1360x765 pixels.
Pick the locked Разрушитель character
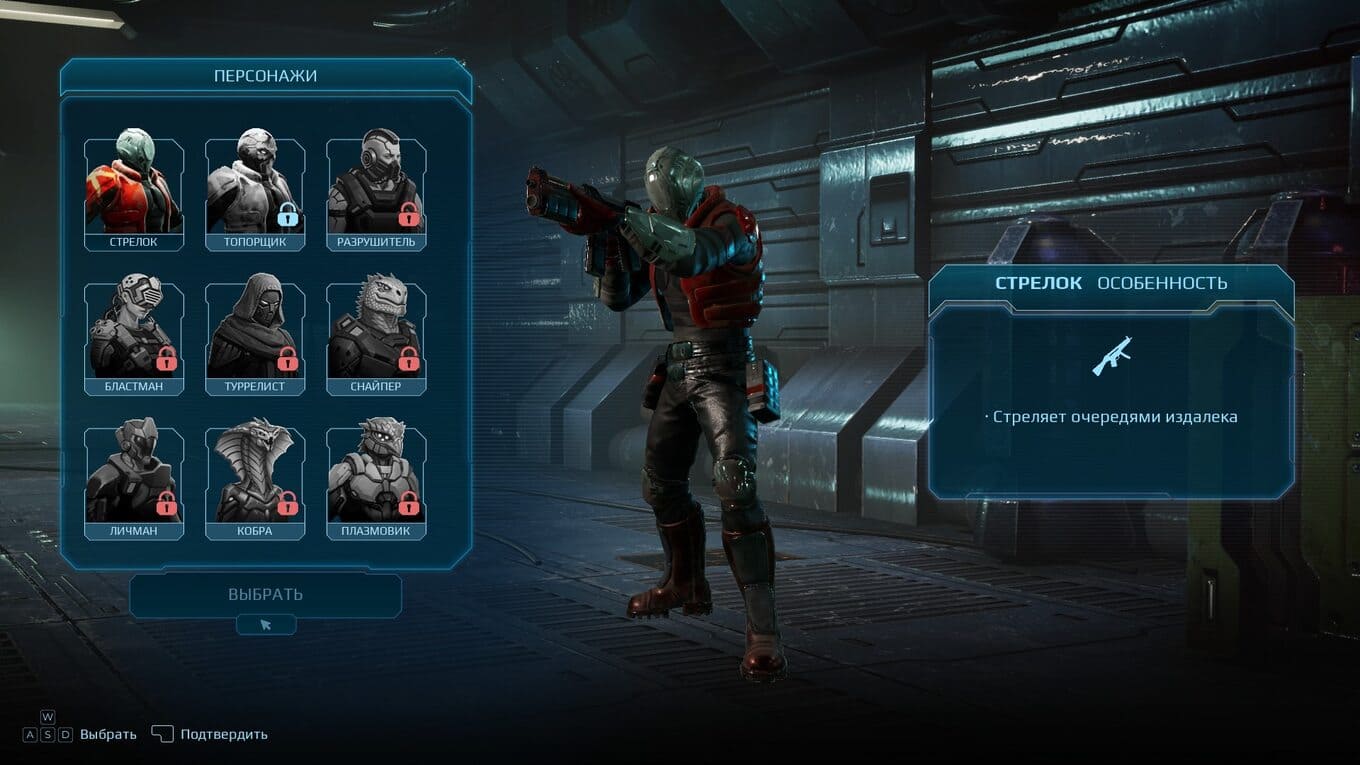(x=376, y=193)
